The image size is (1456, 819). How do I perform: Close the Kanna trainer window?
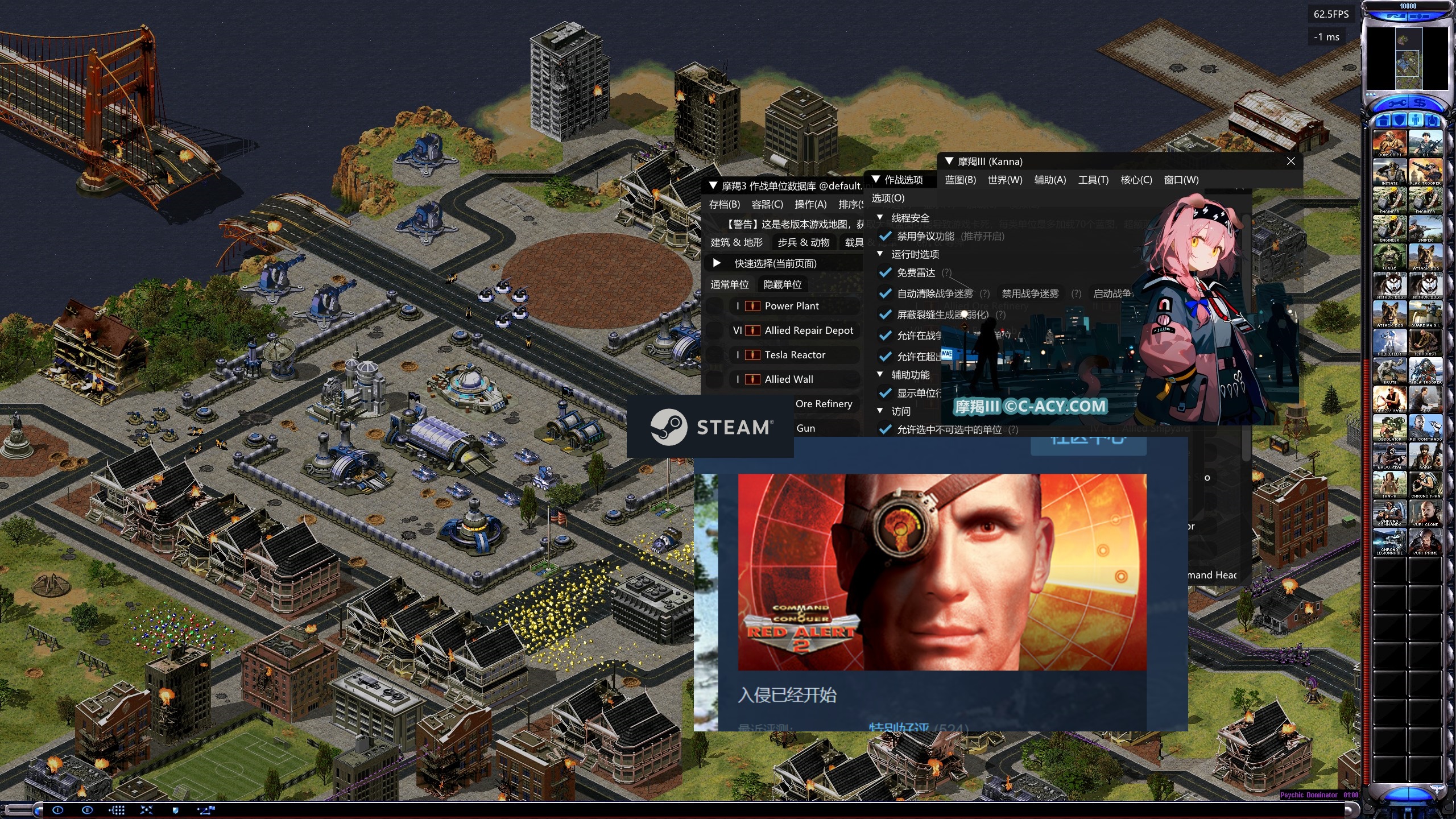click(x=1291, y=162)
